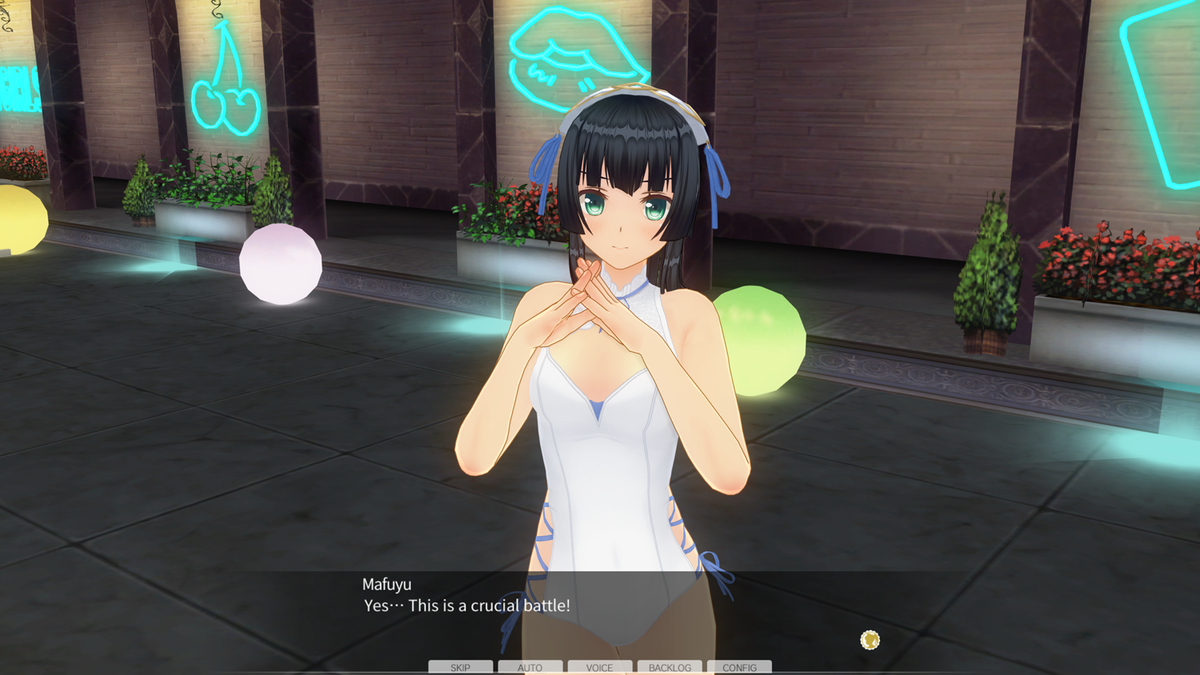Enable AUTO dialogue advance
This screenshot has height=675, width=1200.
tap(530, 667)
